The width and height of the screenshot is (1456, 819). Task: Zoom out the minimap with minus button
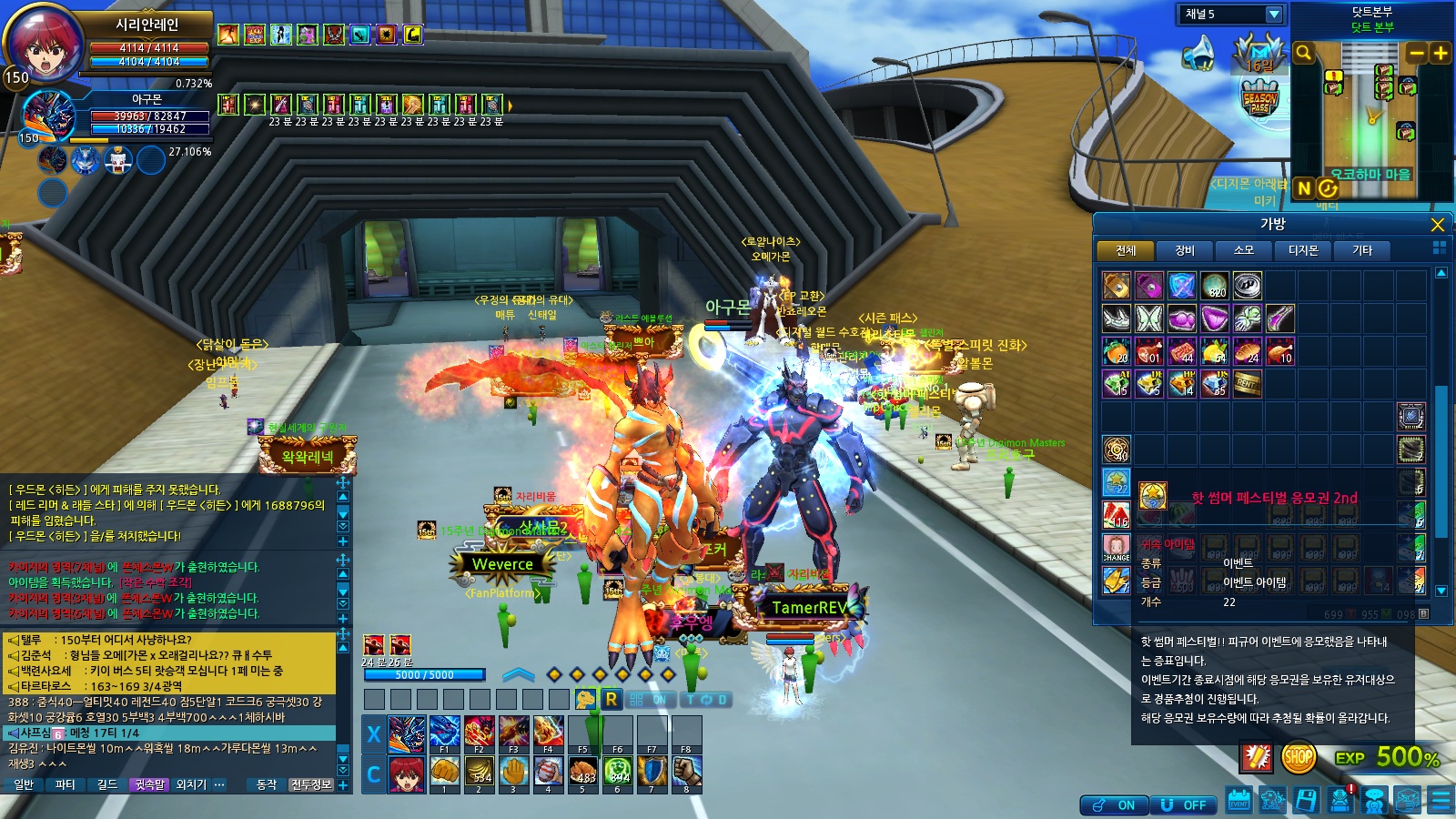click(1416, 54)
